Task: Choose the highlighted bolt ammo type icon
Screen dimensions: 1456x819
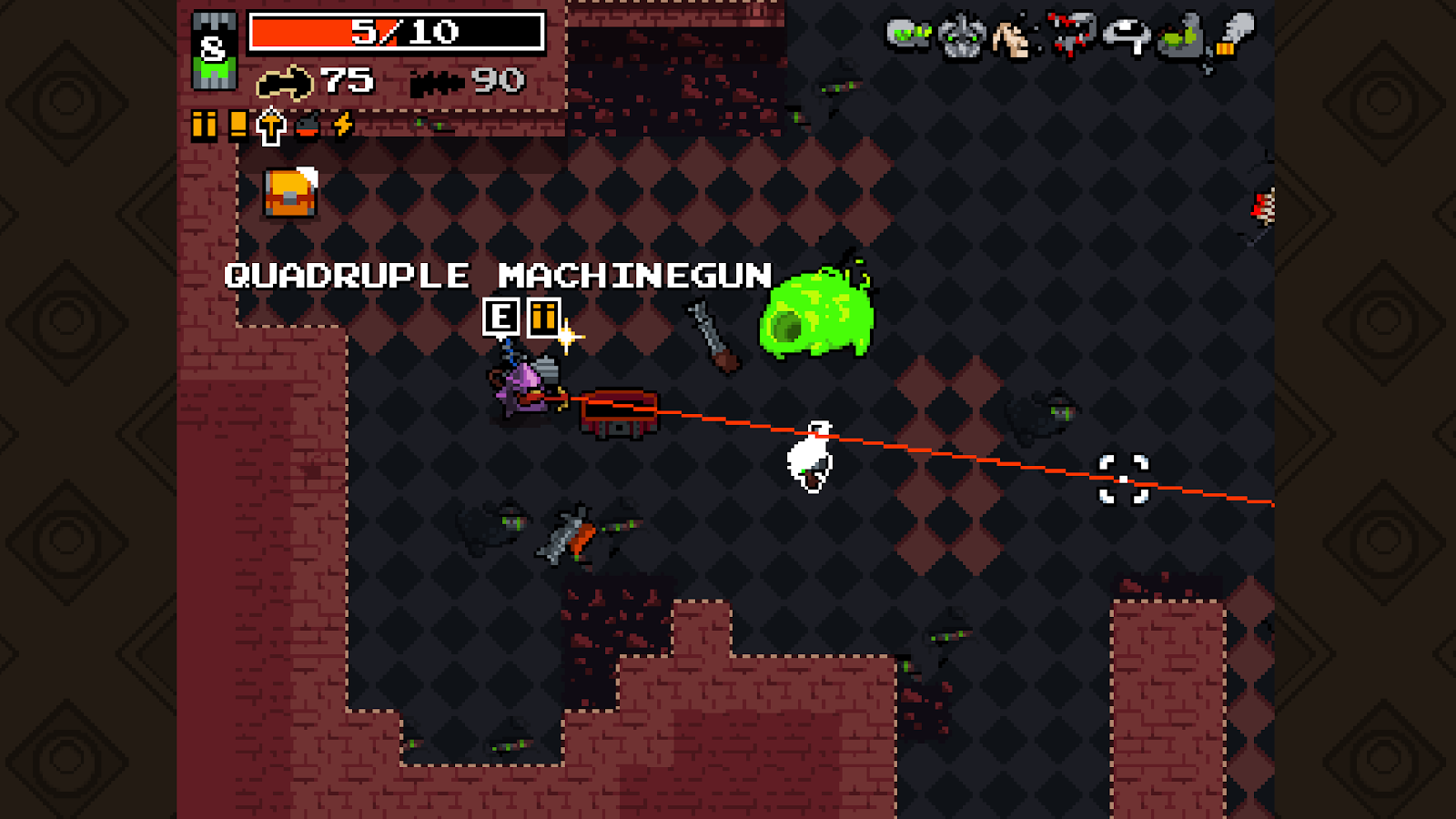Action: coord(271,126)
